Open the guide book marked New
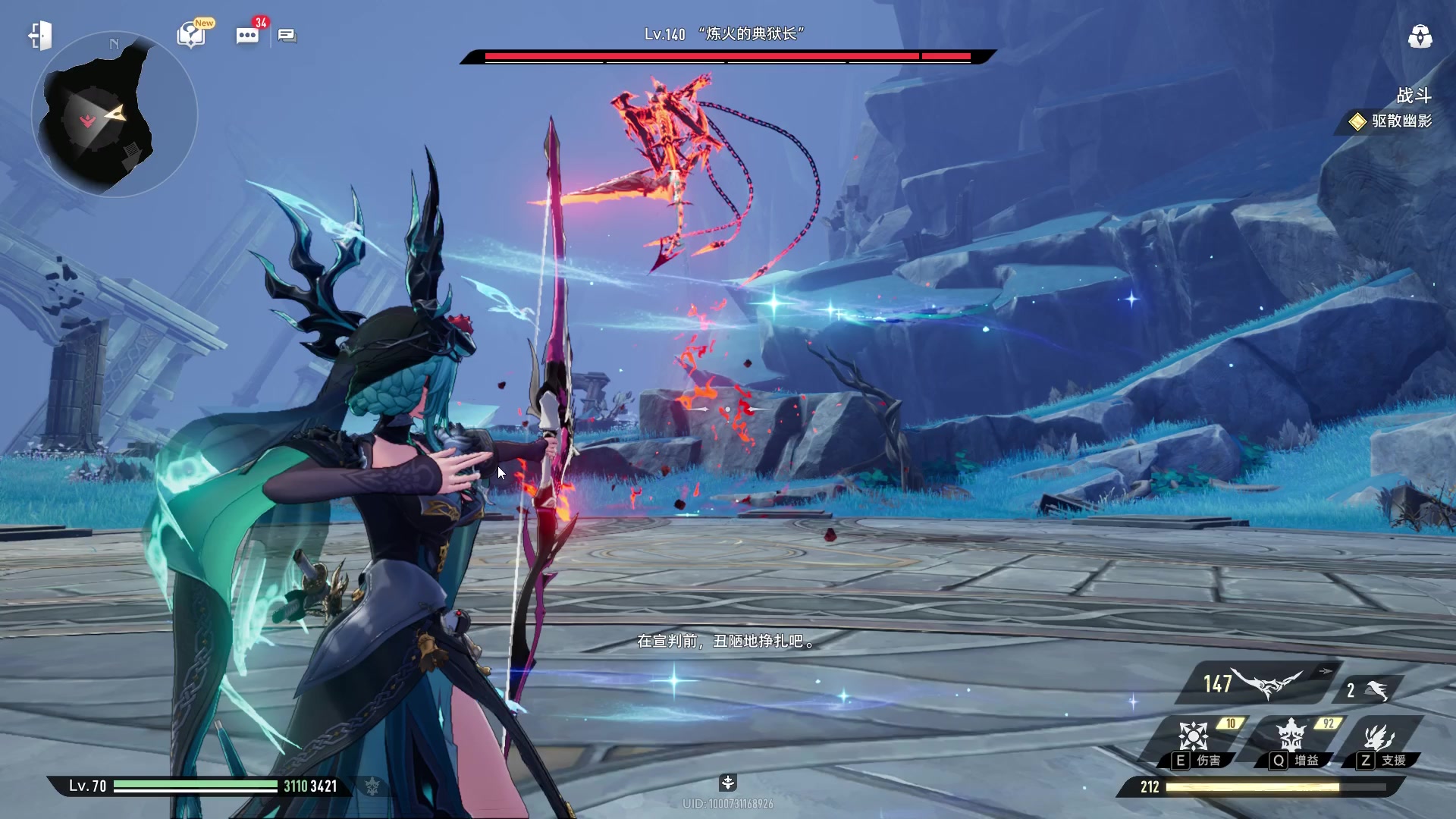This screenshot has height=819, width=1456. [191, 34]
